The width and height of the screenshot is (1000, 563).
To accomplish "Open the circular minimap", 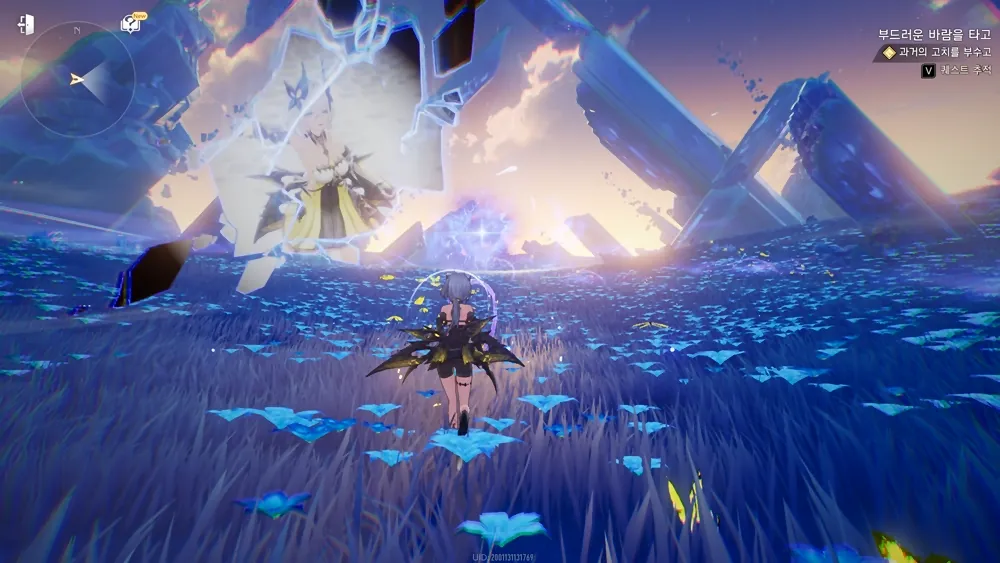I will (77, 78).
